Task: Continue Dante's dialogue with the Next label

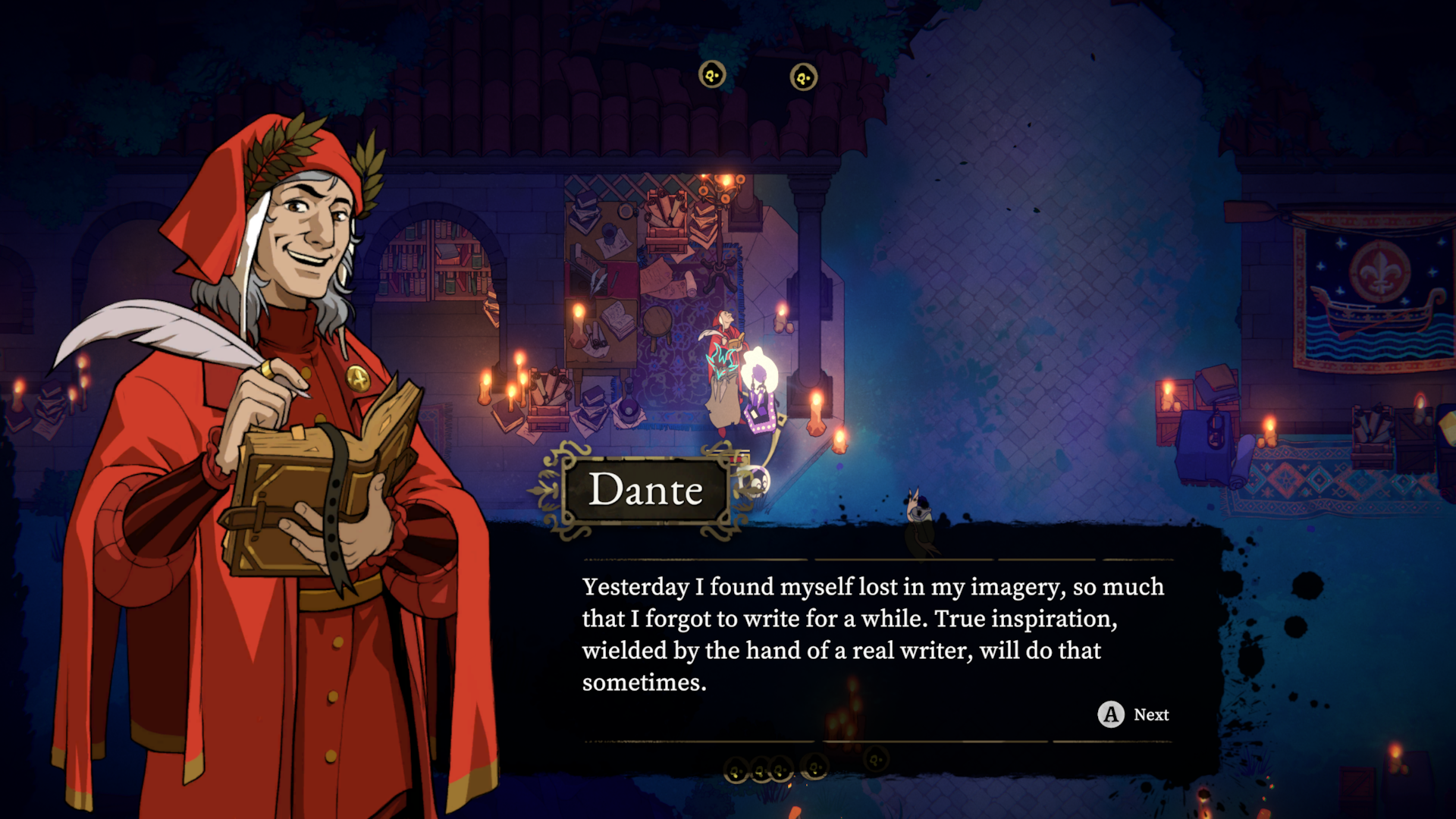Action: [x=1150, y=714]
